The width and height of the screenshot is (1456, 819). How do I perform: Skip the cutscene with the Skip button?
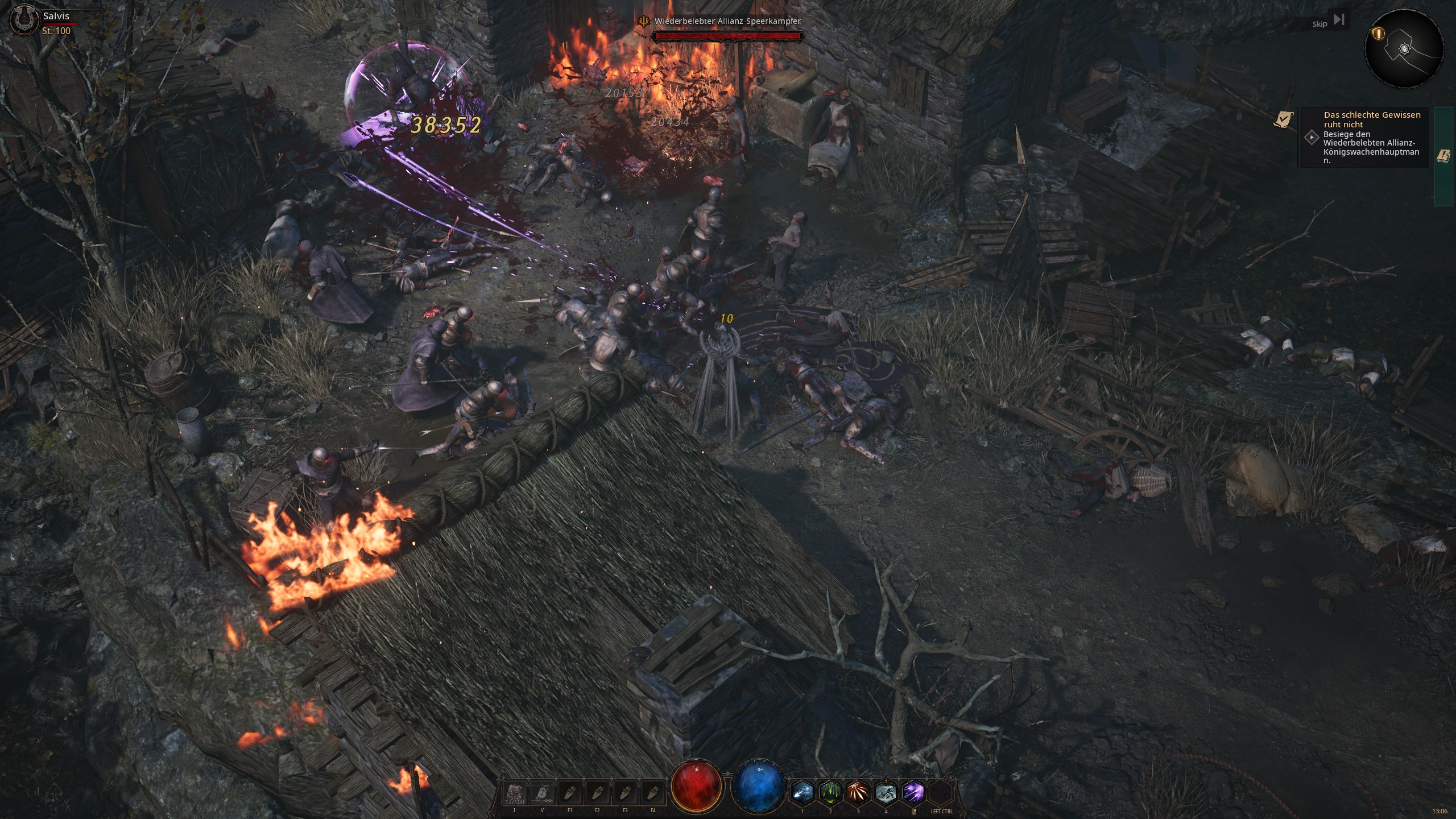(x=1329, y=22)
